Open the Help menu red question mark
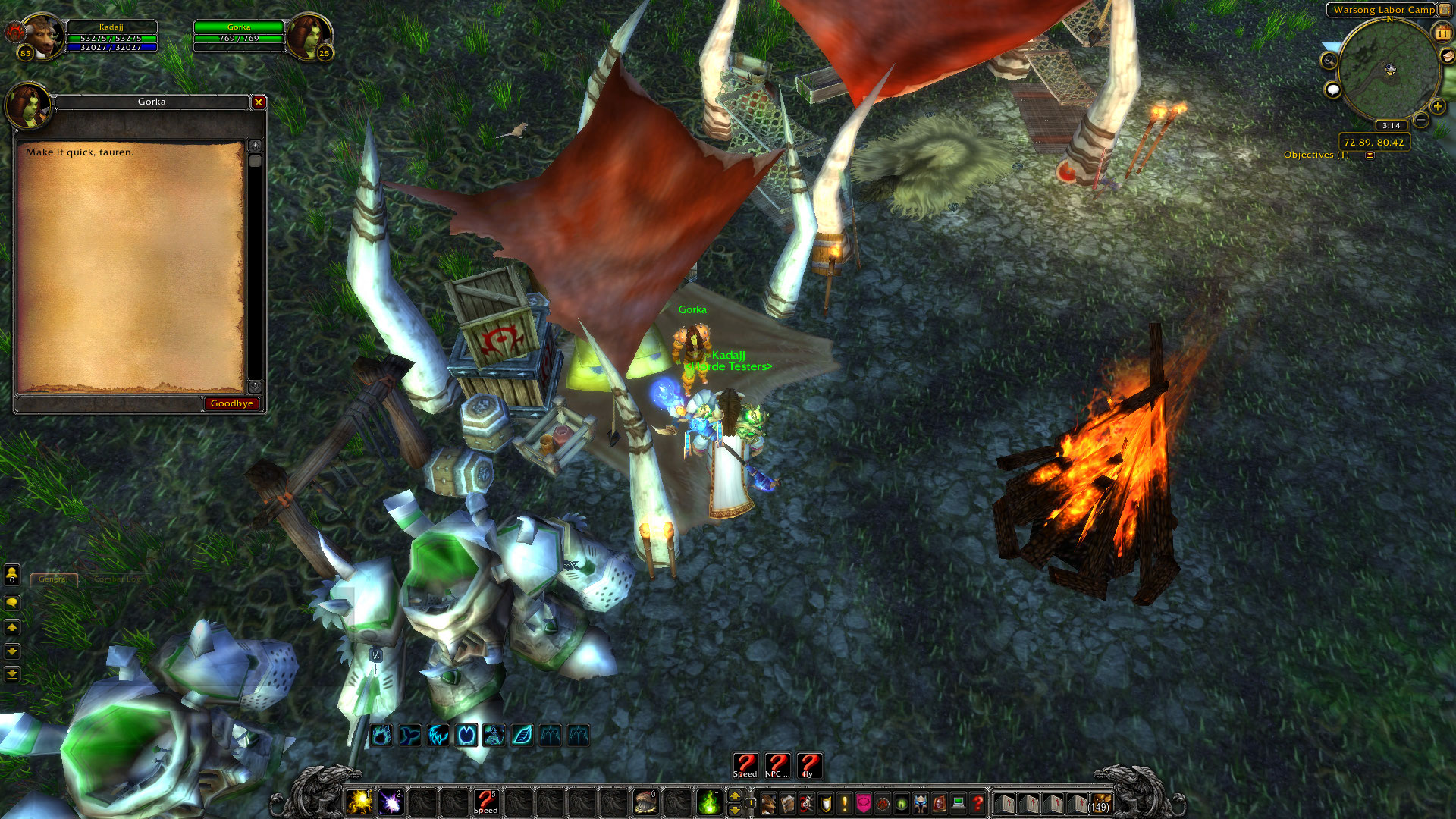This screenshot has height=819, width=1456. coord(977,802)
